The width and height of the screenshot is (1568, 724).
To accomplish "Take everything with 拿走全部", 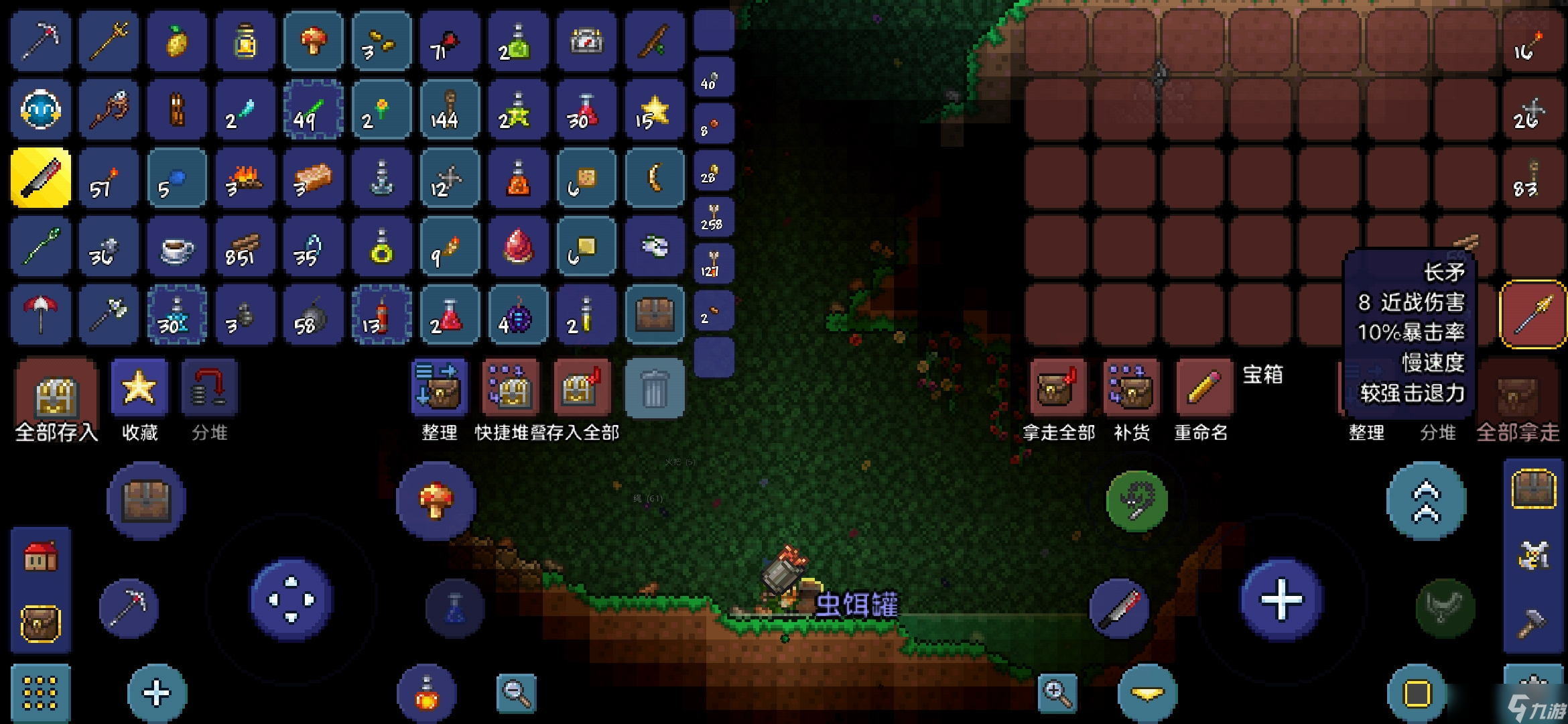I will (x=1058, y=389).
